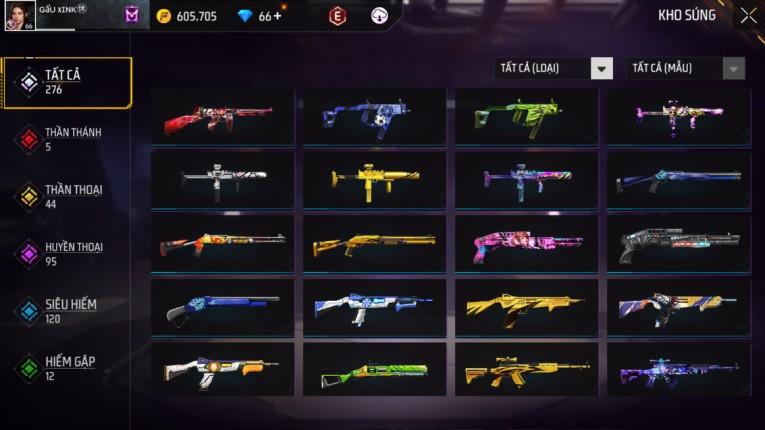This screenshot has height=430, width=765.
Task: Show Thần Thoại rarity weapons
Action: coord(70,196)
